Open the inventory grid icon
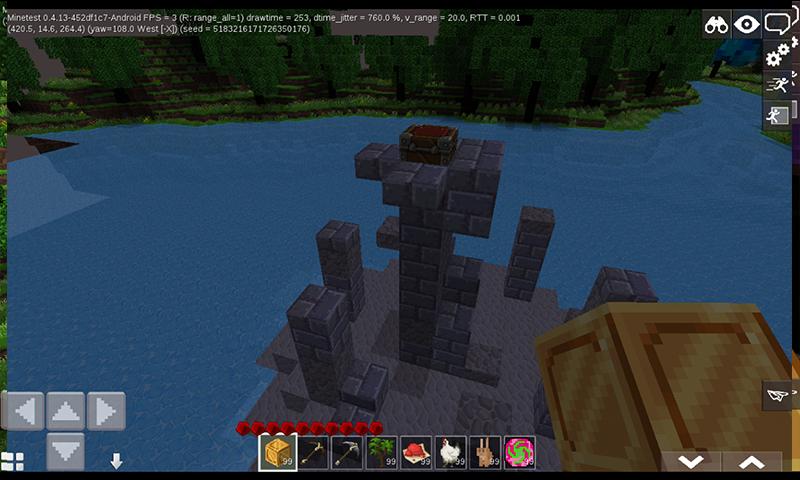 (x=12, y=461)
